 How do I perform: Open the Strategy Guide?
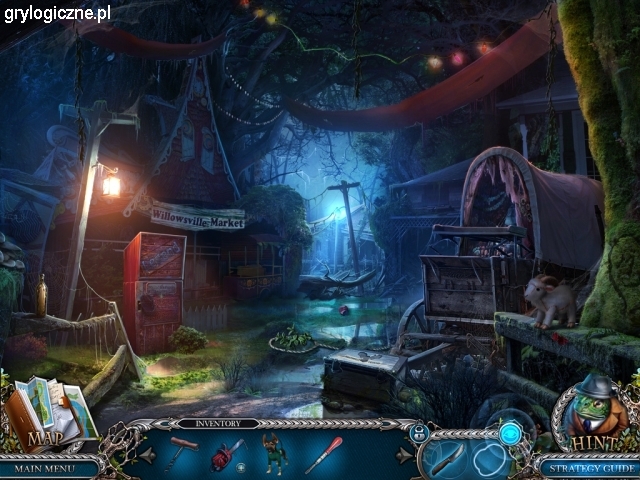click(x=586, y=467)
